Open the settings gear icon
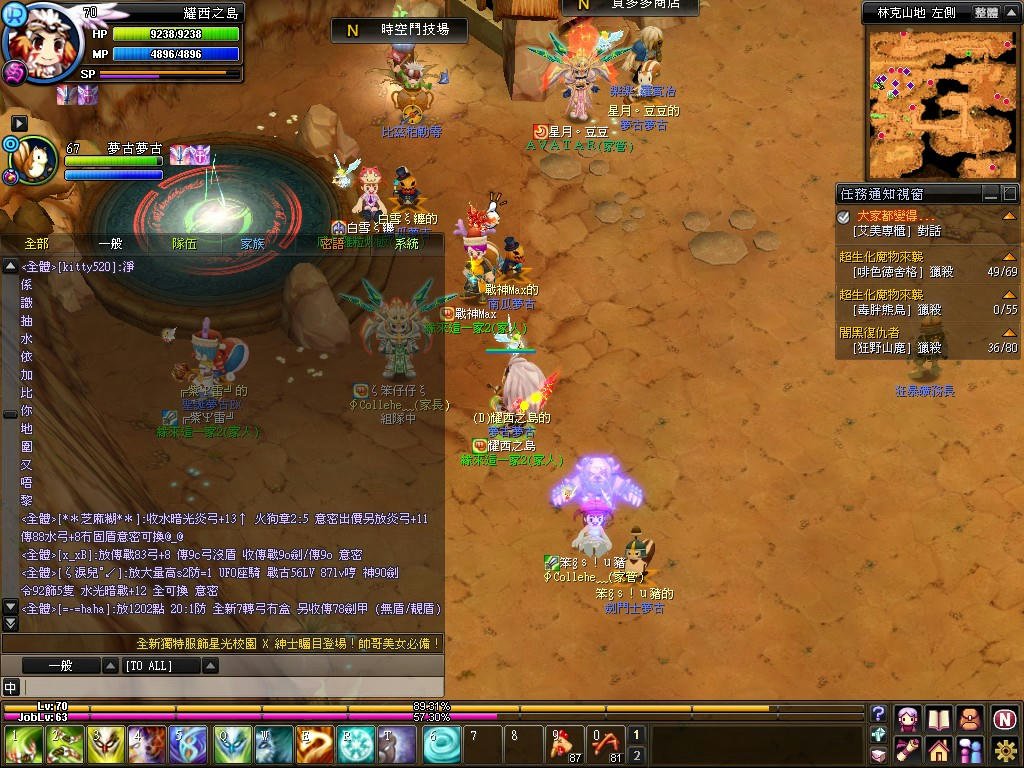The width and height of the screenshot is (1024, 768). 1006,749
